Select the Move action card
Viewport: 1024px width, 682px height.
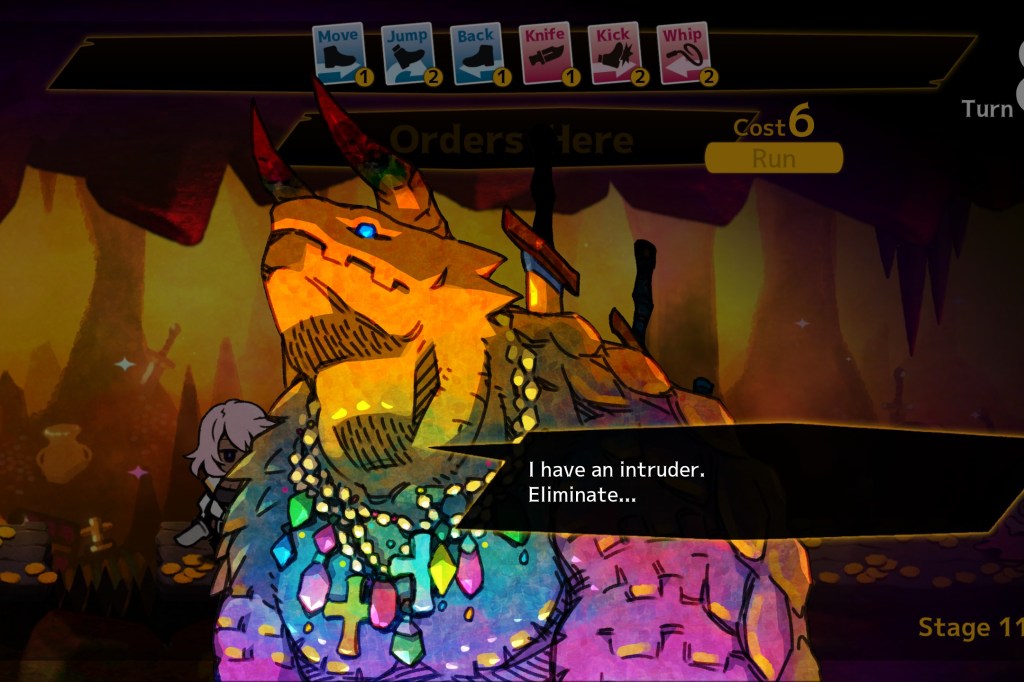tap(338, 53)
